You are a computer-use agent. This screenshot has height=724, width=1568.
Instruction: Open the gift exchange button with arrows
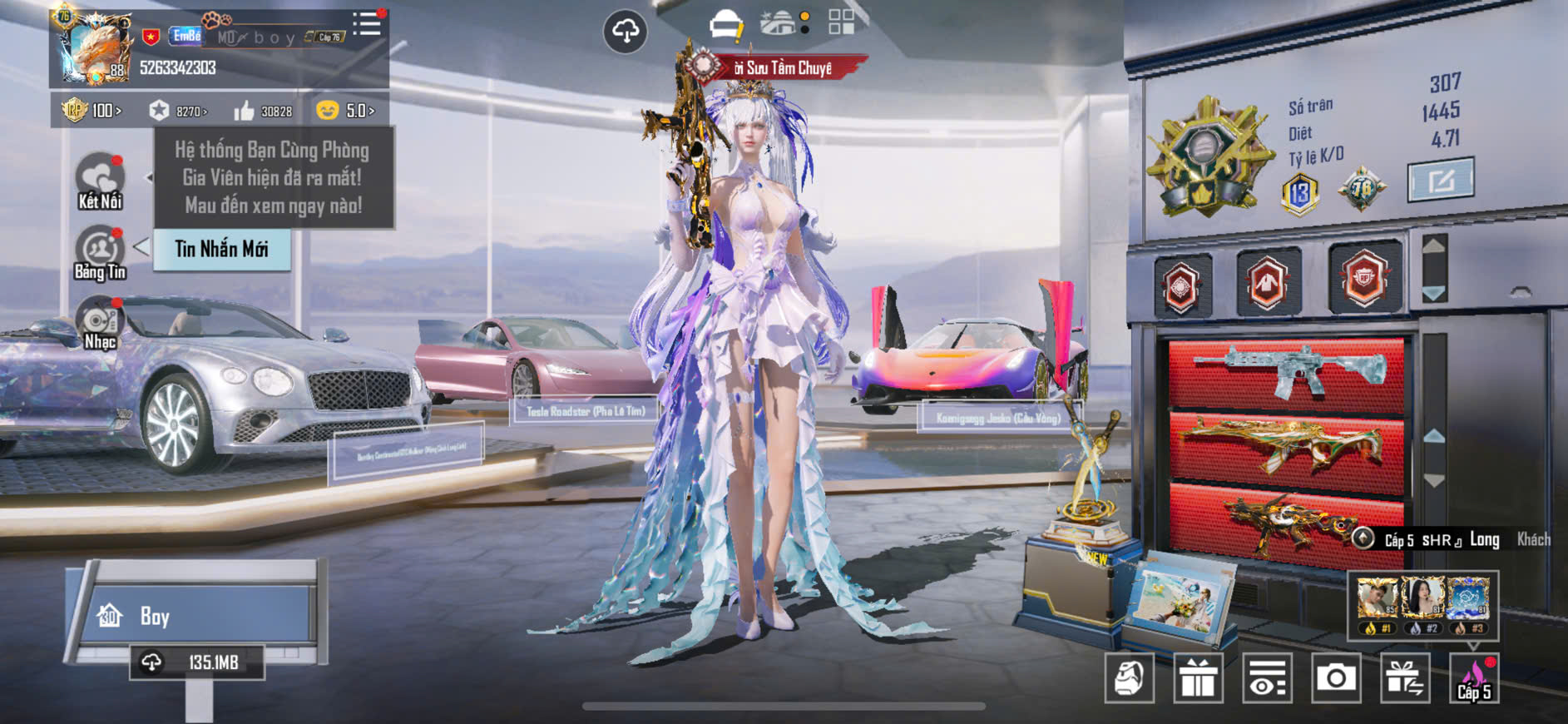point(1404,678)
